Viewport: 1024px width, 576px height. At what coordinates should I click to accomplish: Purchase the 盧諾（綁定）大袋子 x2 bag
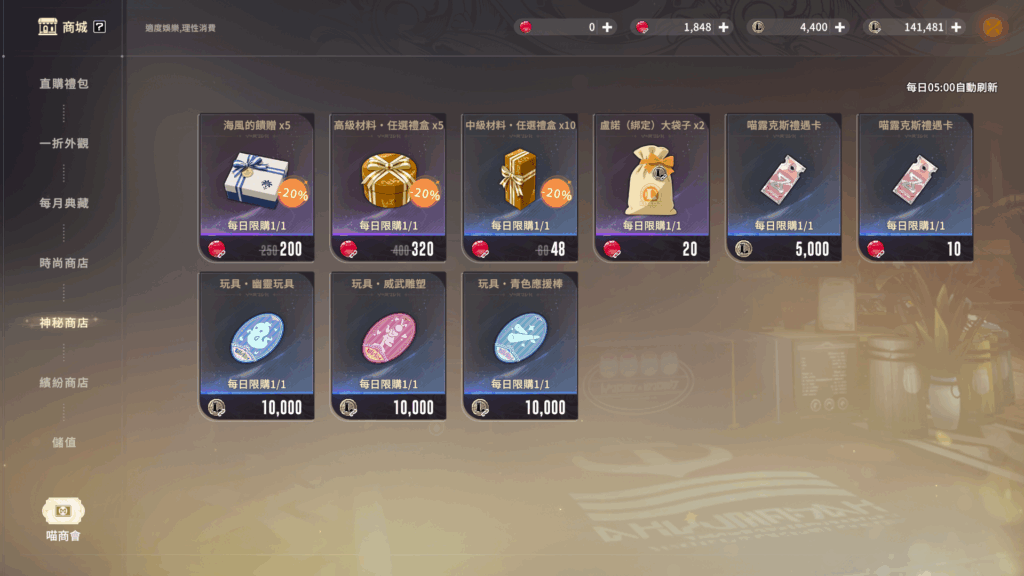pyautogui.click(x=652, y=187)
